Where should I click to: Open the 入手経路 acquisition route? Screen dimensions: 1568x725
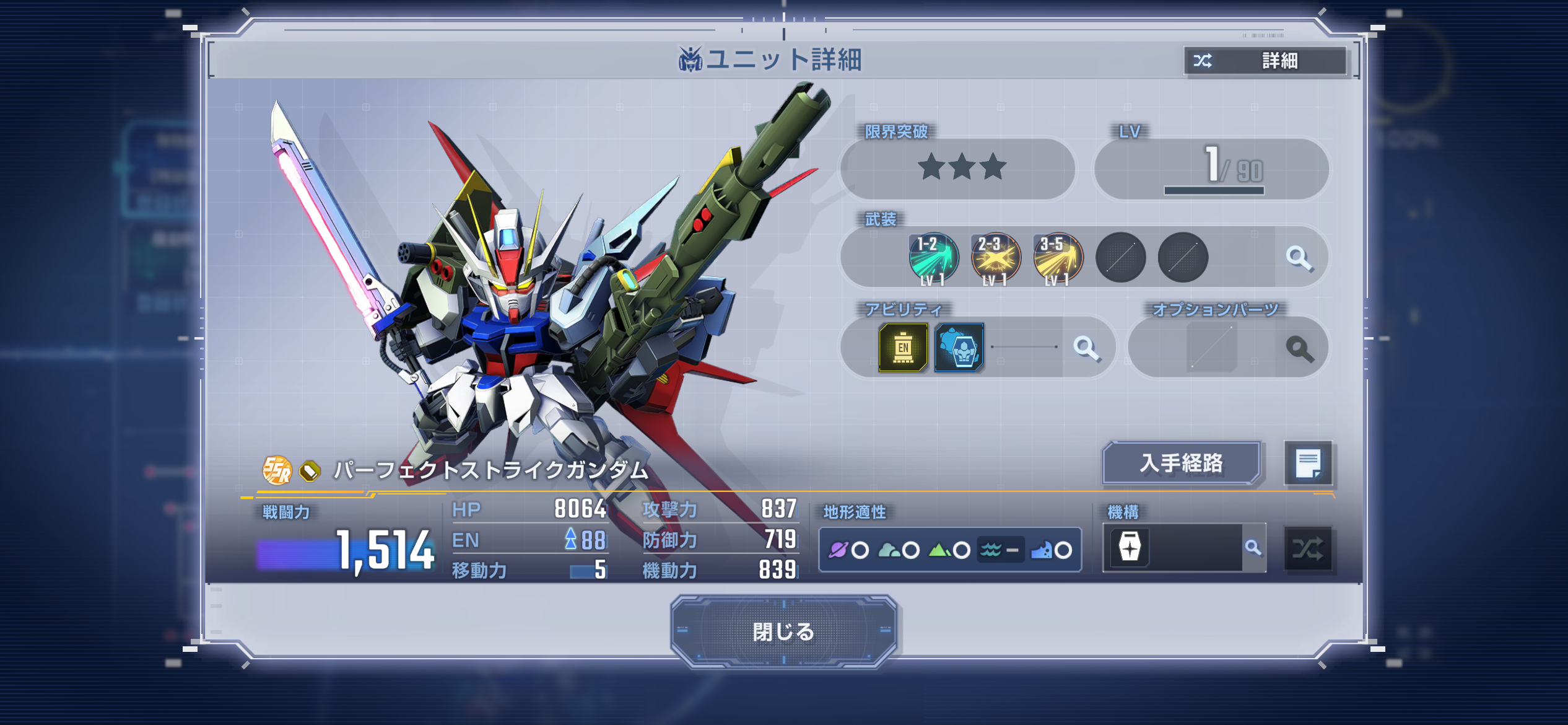[1181, 463]
